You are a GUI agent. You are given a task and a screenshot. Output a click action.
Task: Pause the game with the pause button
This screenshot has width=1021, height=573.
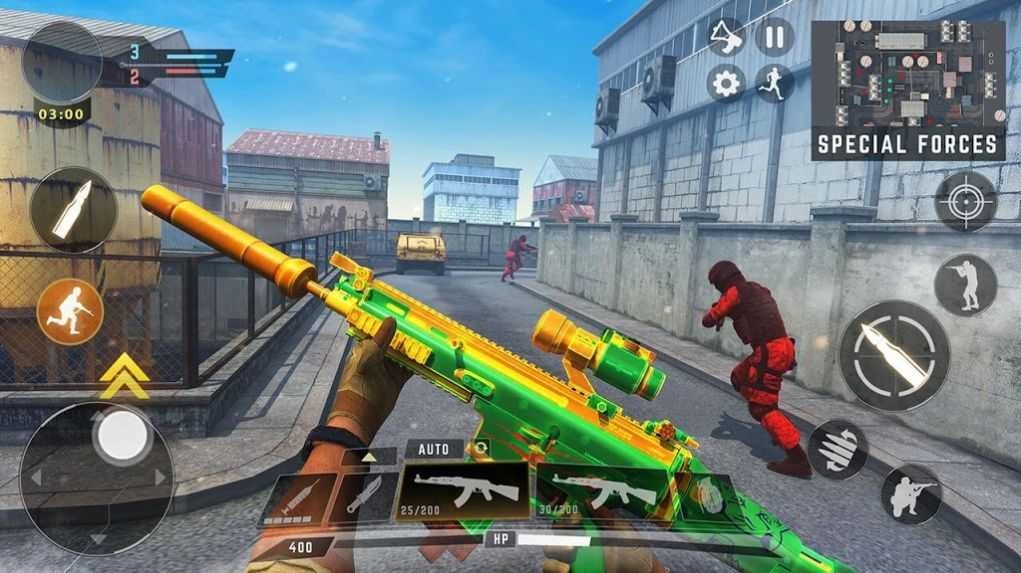tap(774, 38)
